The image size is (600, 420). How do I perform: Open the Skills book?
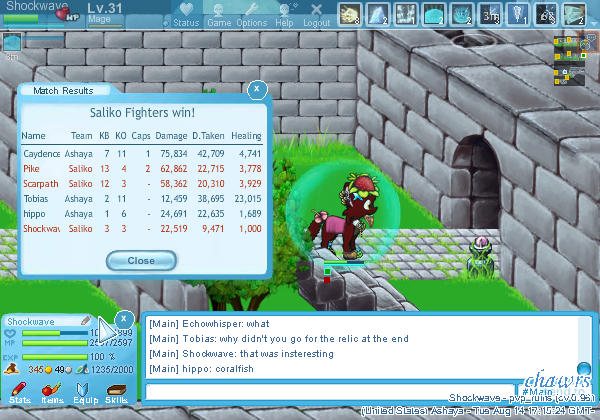116,393
